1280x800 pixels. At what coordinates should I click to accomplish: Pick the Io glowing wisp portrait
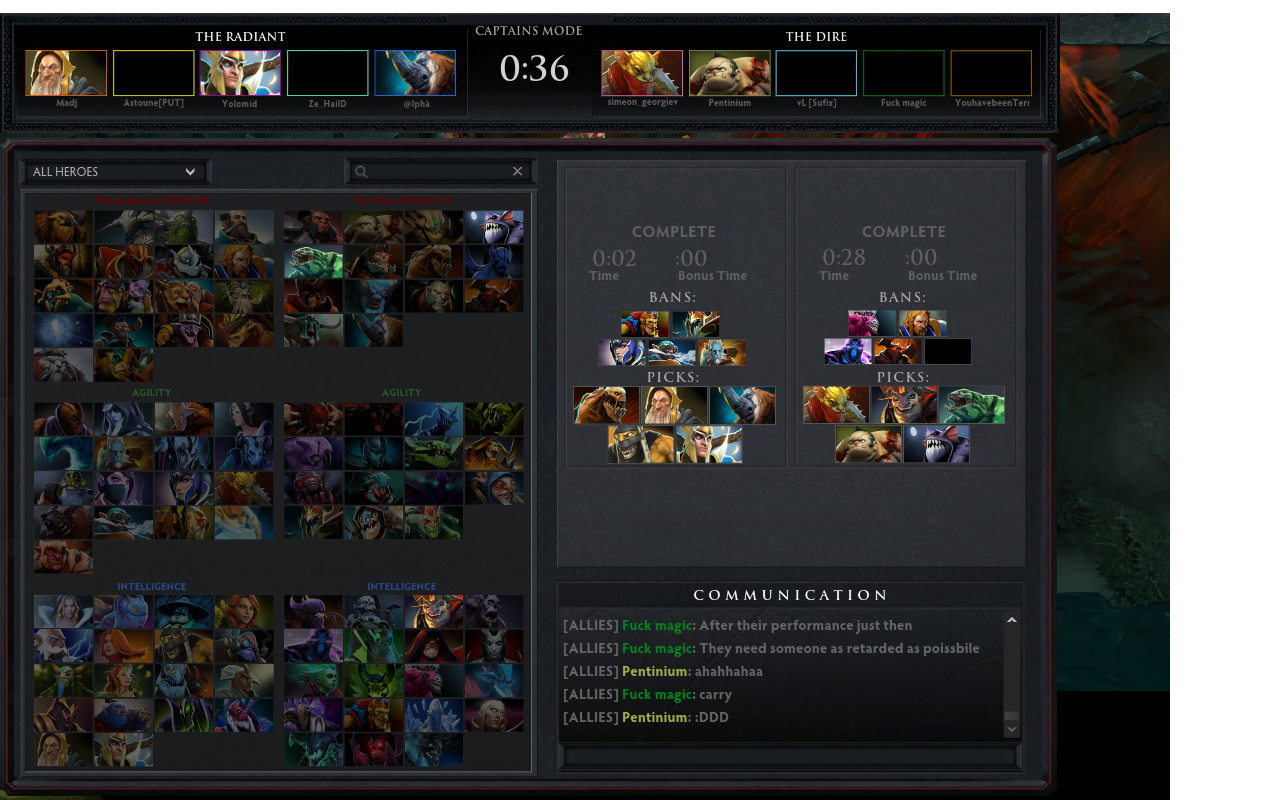coord(63,330)
